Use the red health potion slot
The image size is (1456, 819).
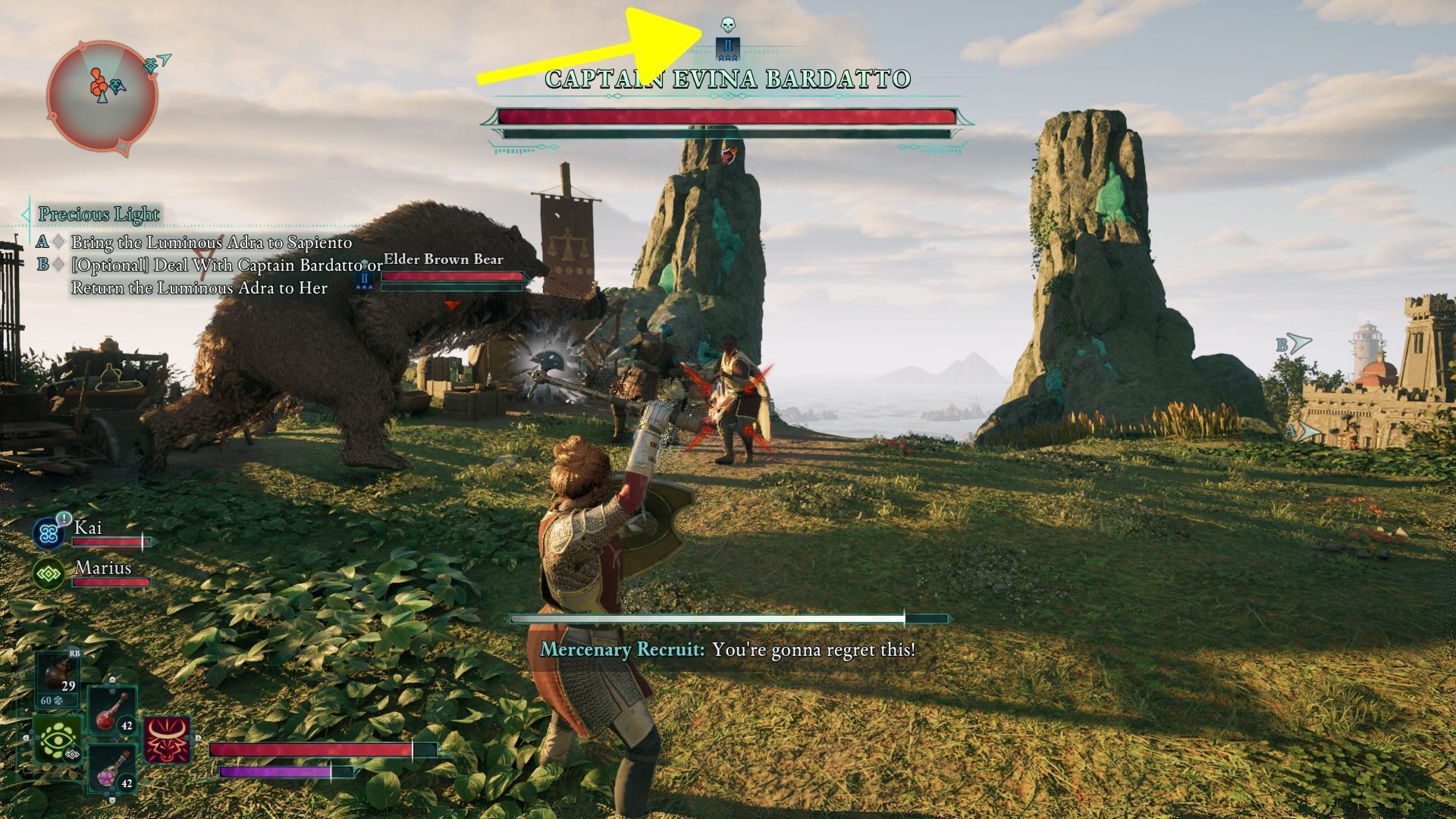coord(113,711)
